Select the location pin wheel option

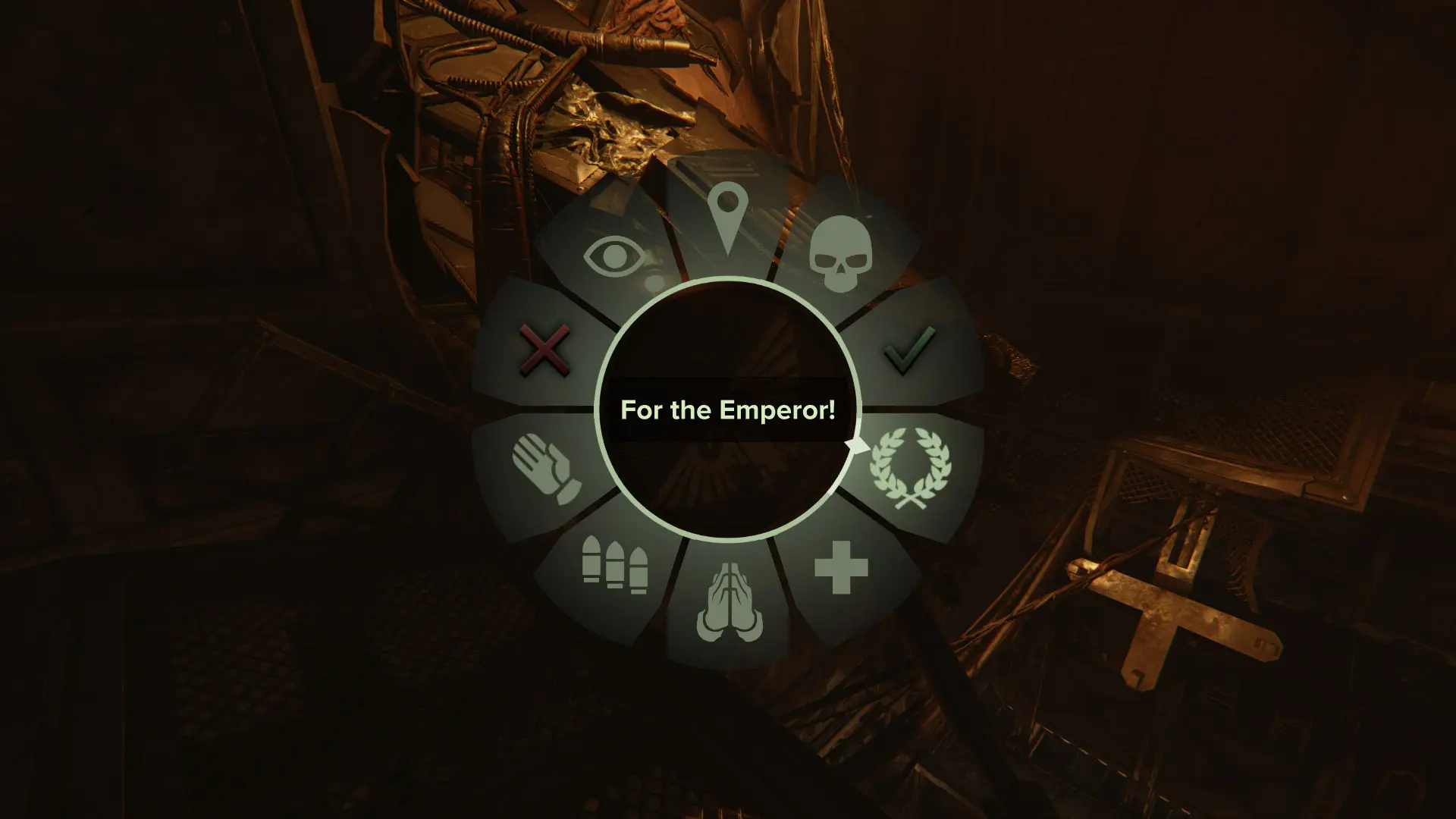(726, 220)
